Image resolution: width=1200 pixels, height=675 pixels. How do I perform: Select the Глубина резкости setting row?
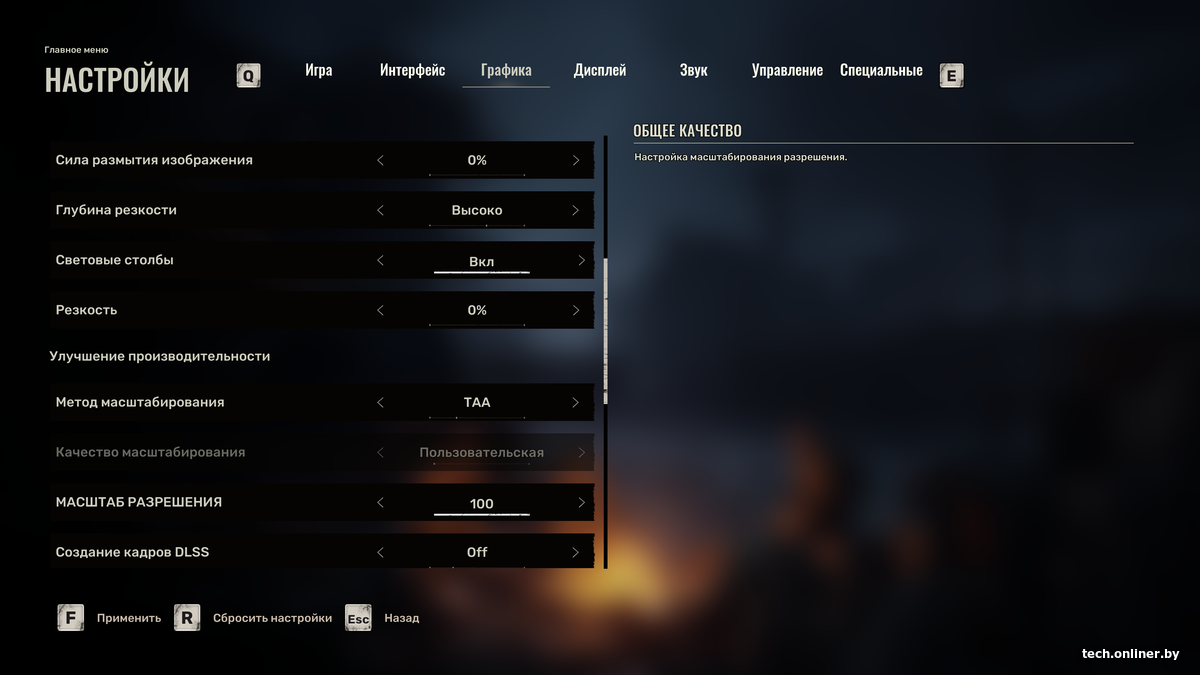pyautogui.click(x=200, y=210)
